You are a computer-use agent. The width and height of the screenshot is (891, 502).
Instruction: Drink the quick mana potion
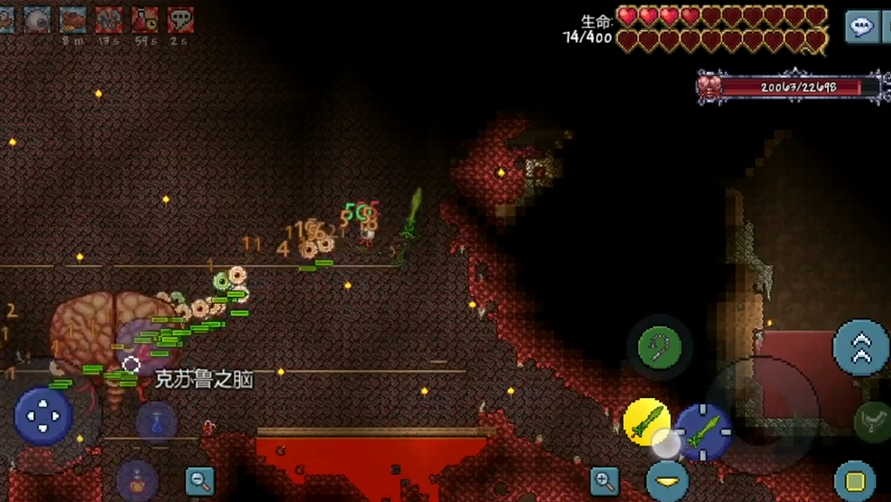click(x=156, y=421)
